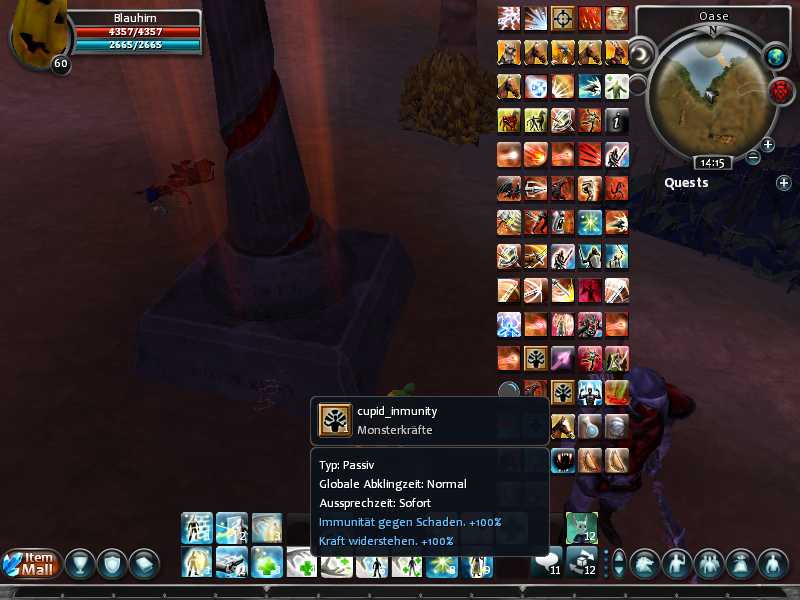Click the blue potion flask icon
This screenshot has width=800, height=600.
pos(590,425)
